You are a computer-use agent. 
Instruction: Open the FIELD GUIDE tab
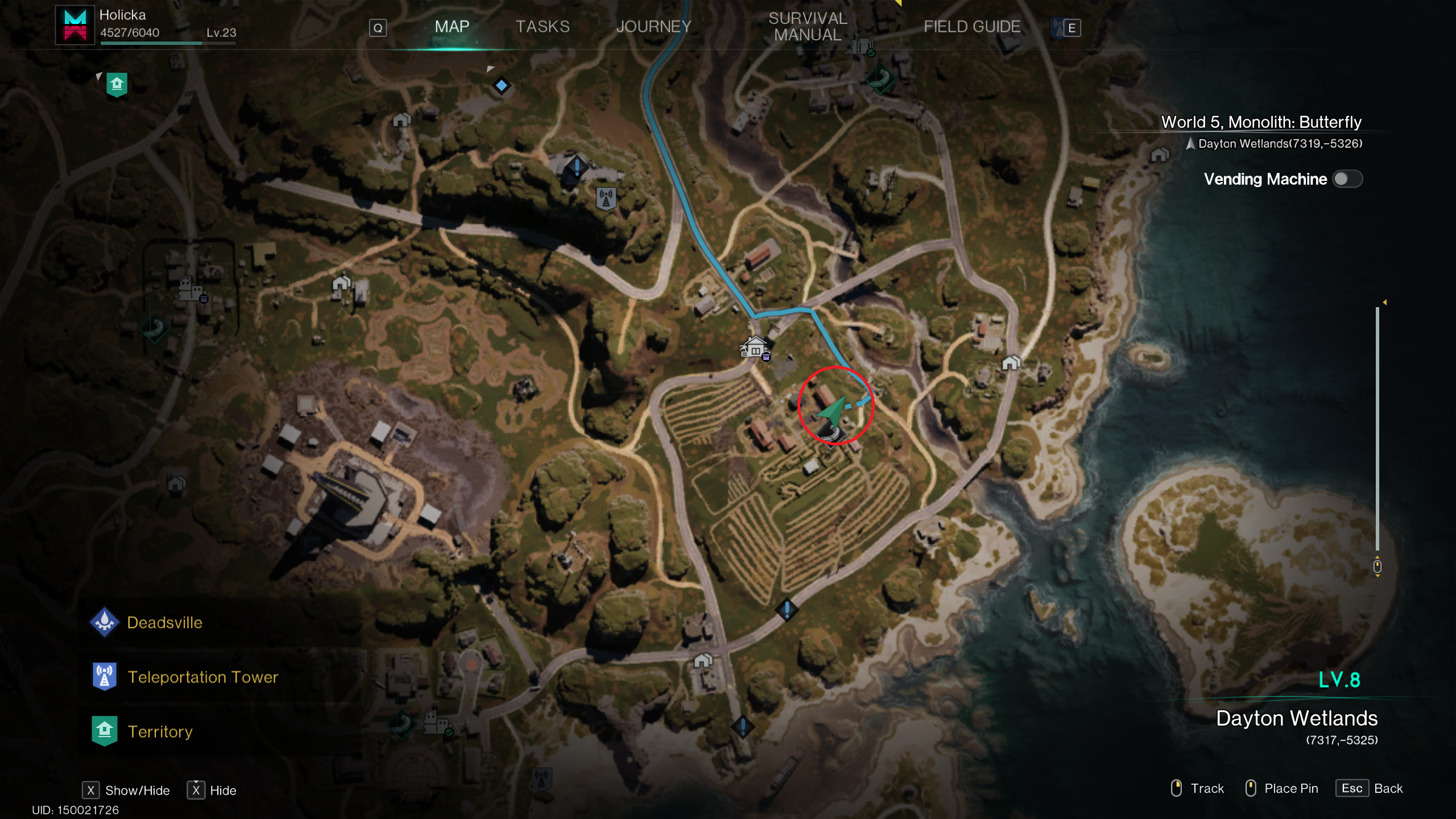click(x=972, y=26)
